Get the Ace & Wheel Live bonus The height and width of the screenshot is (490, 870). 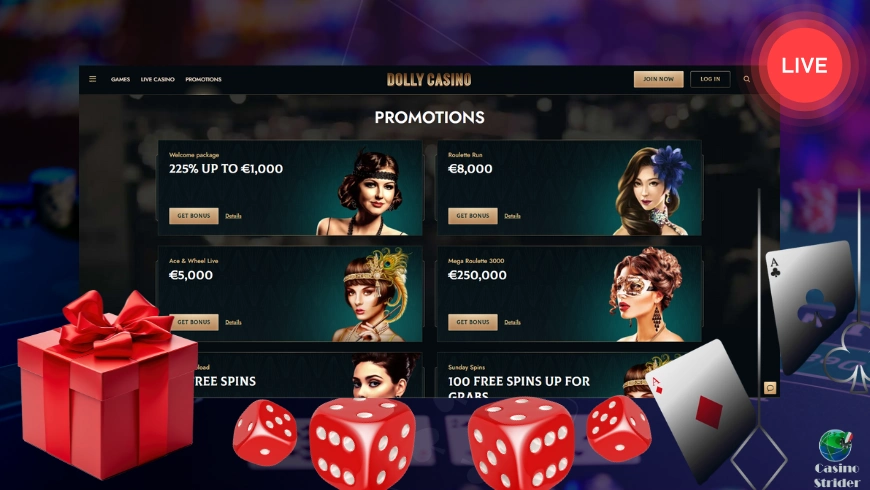(193, 322)
